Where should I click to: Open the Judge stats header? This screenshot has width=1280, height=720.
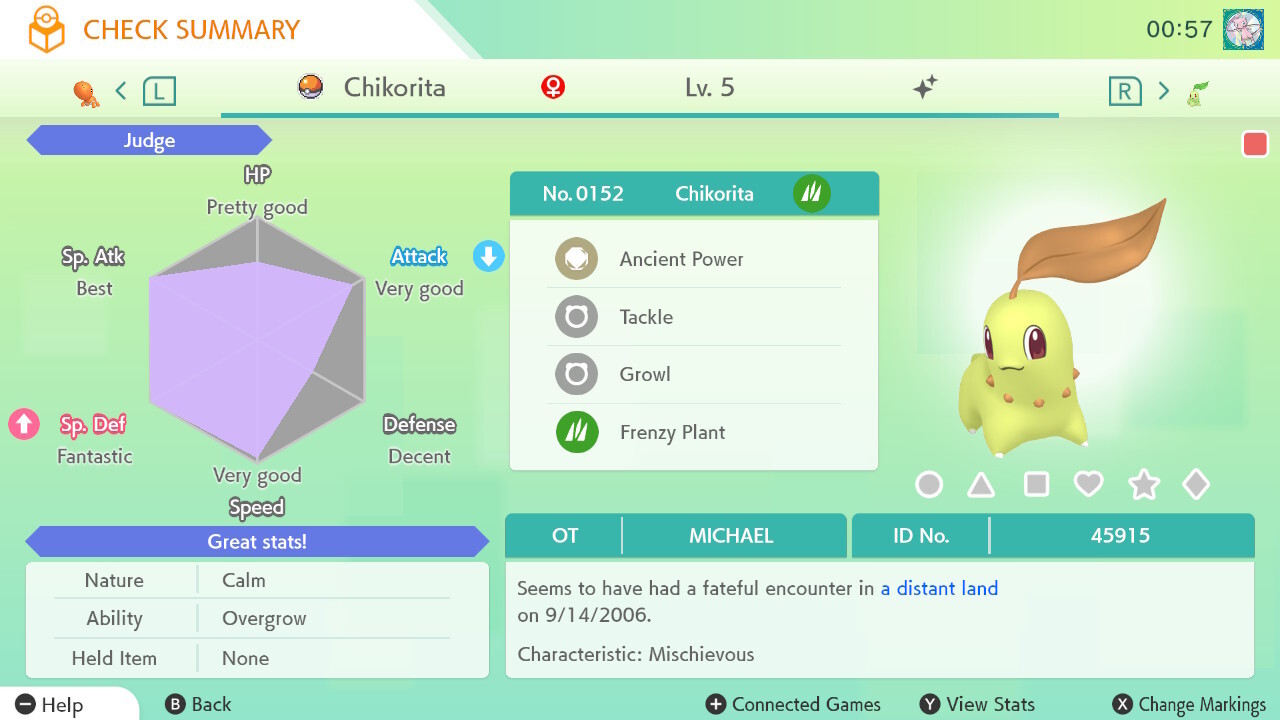tap(149, 141)
